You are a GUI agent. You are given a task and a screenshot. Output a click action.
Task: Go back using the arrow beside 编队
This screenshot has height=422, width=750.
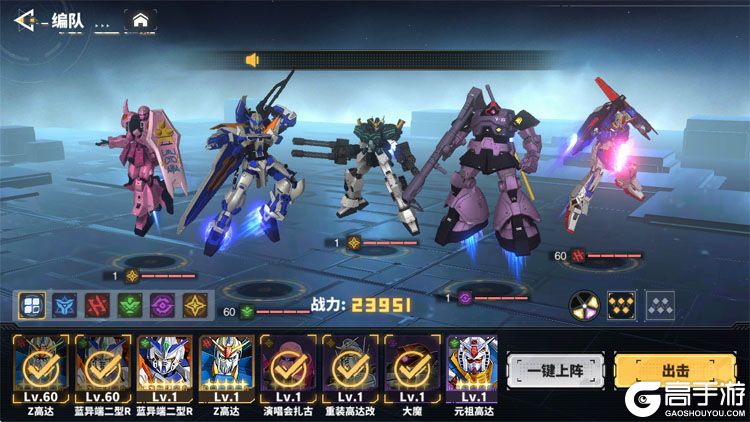point(27,18)
